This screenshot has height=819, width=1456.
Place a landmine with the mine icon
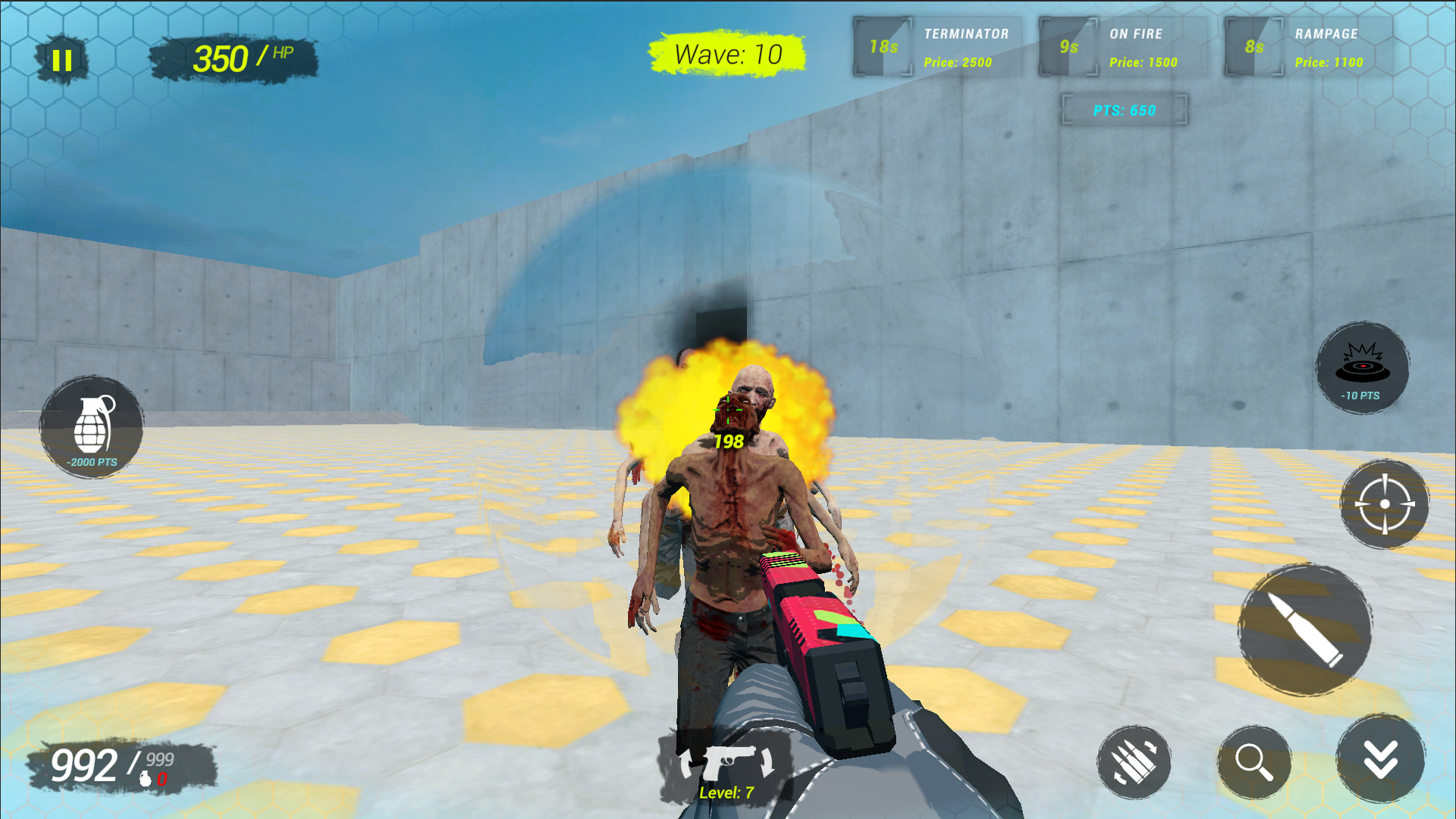(1363, 368)
